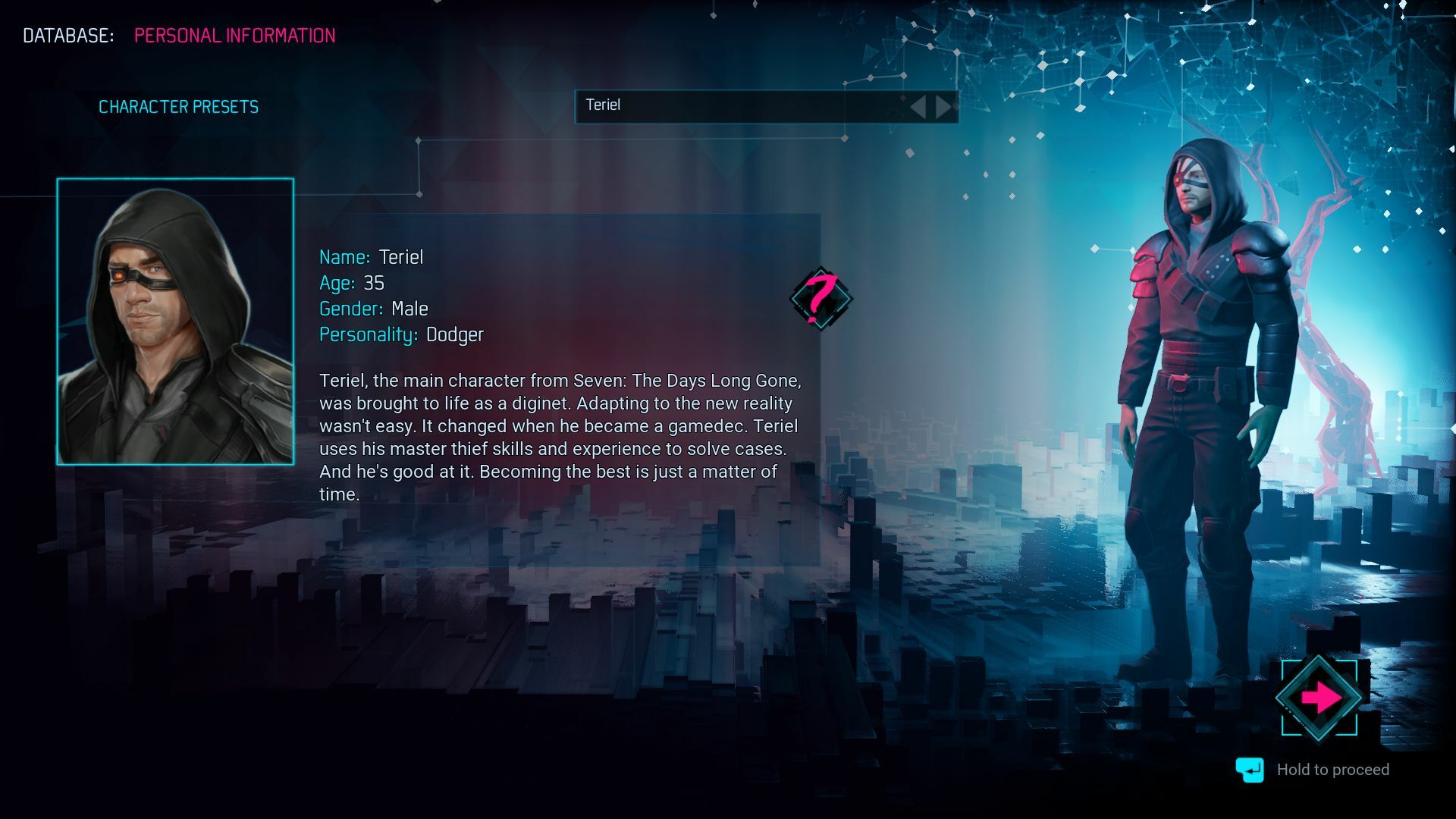
Task: Open the pink question mark hint icon
Action: (x=821, y=299)
